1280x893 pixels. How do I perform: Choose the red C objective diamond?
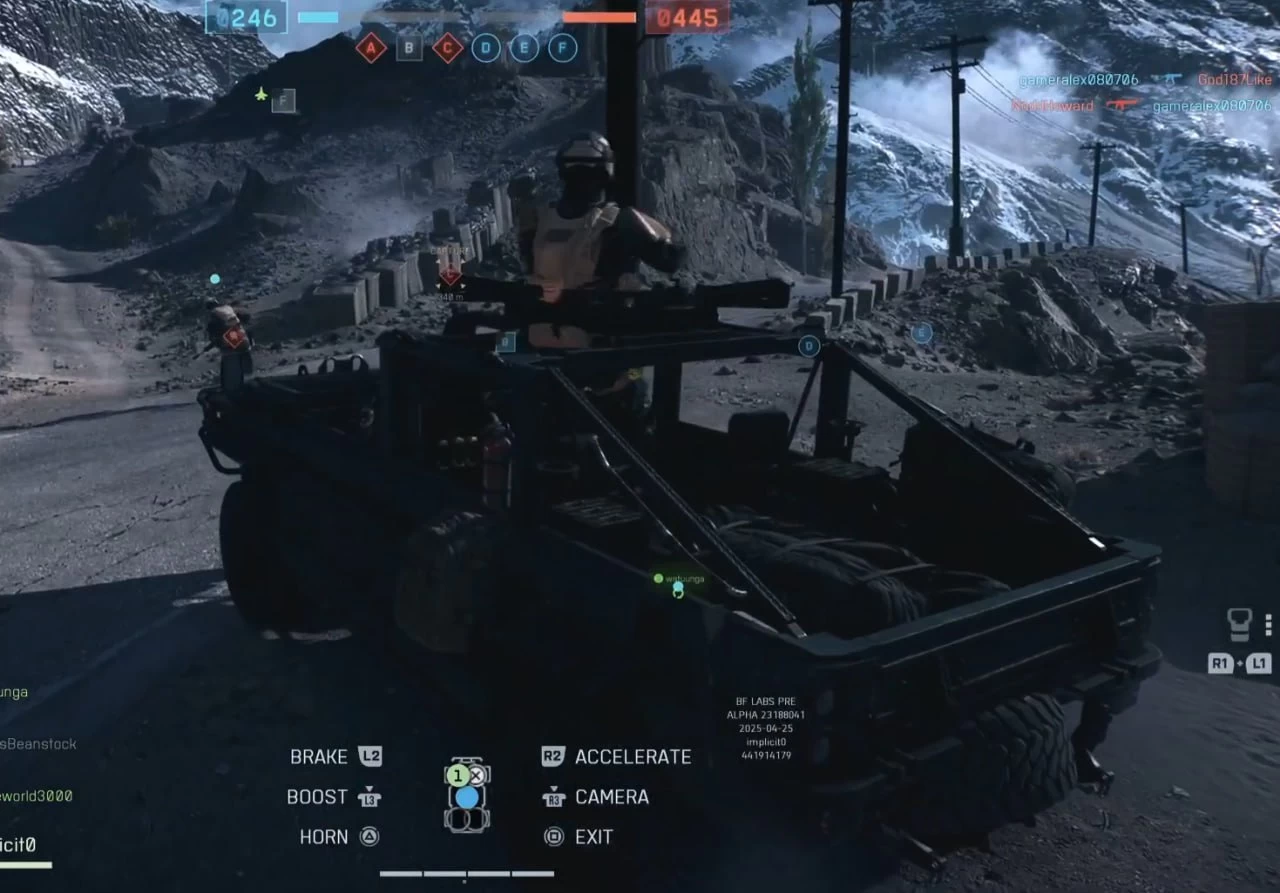(x=447, y=47)
